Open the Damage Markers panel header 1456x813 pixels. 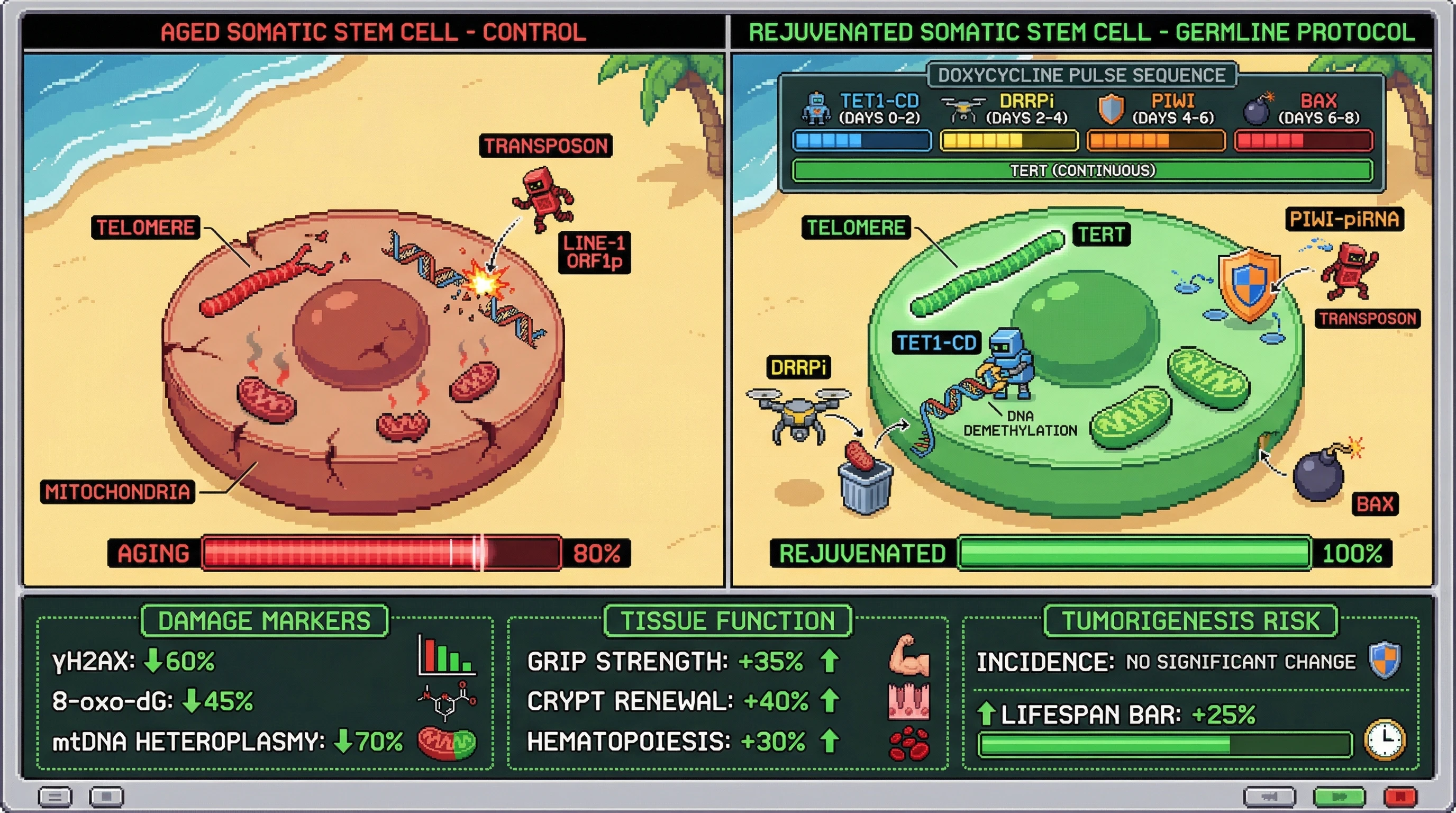265,621
